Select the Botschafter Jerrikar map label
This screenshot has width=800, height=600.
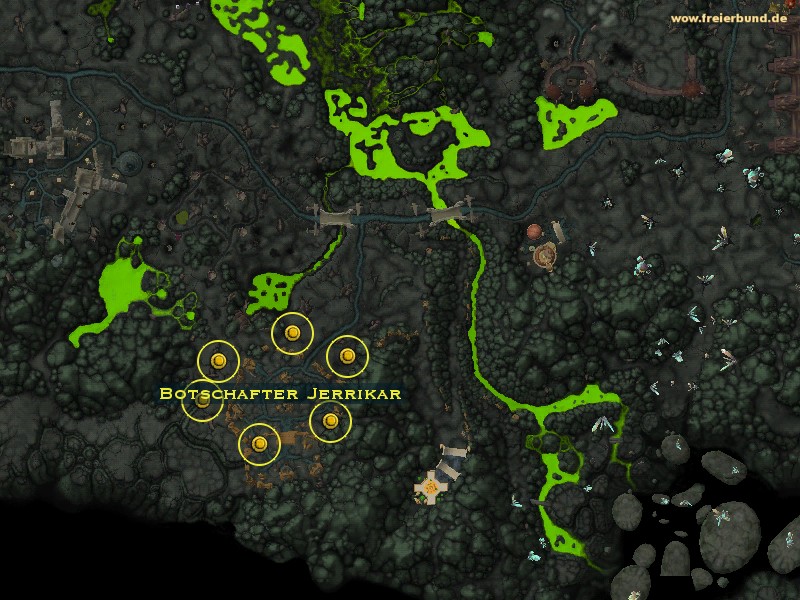click(x=280, y=393)
